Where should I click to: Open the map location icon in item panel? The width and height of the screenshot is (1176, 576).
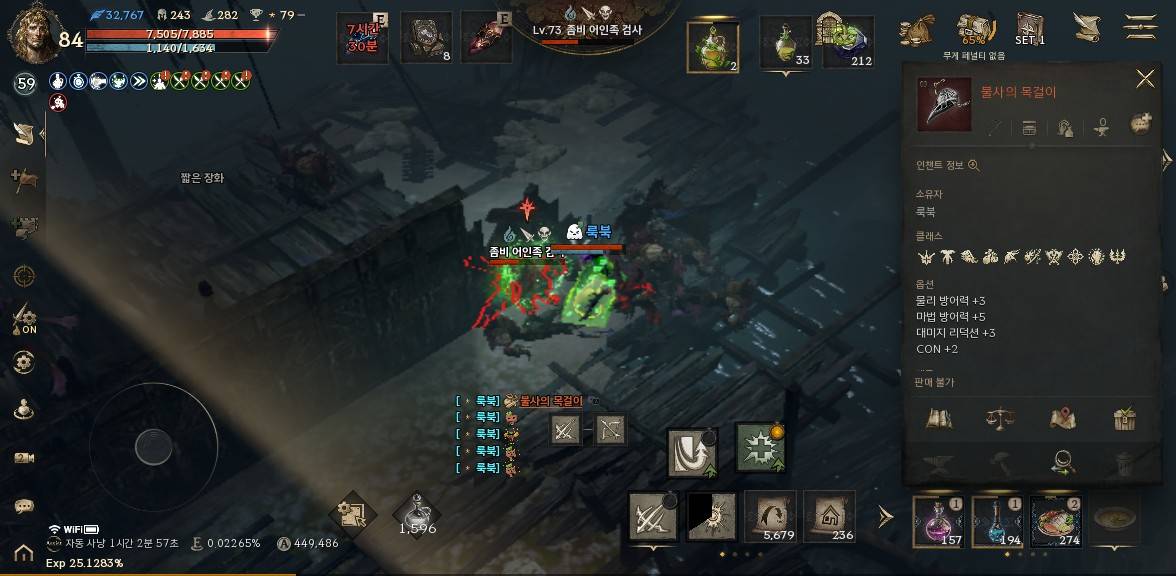click(x=1062, y=418)
